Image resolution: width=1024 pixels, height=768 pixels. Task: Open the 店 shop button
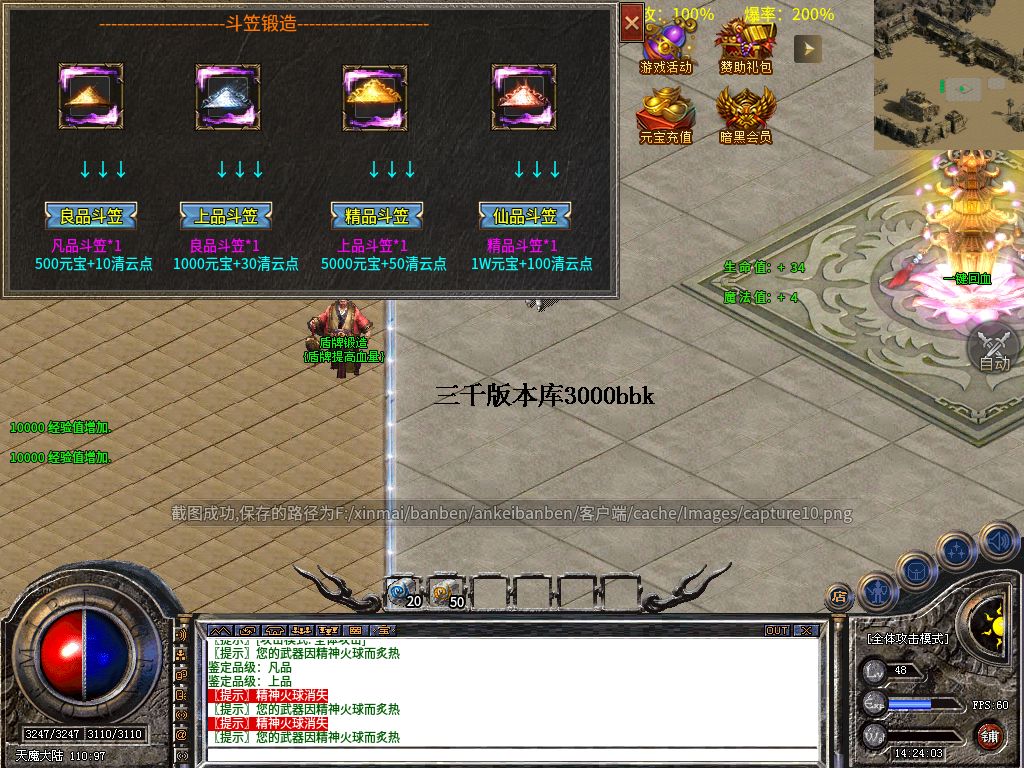(x=839, y=597)
